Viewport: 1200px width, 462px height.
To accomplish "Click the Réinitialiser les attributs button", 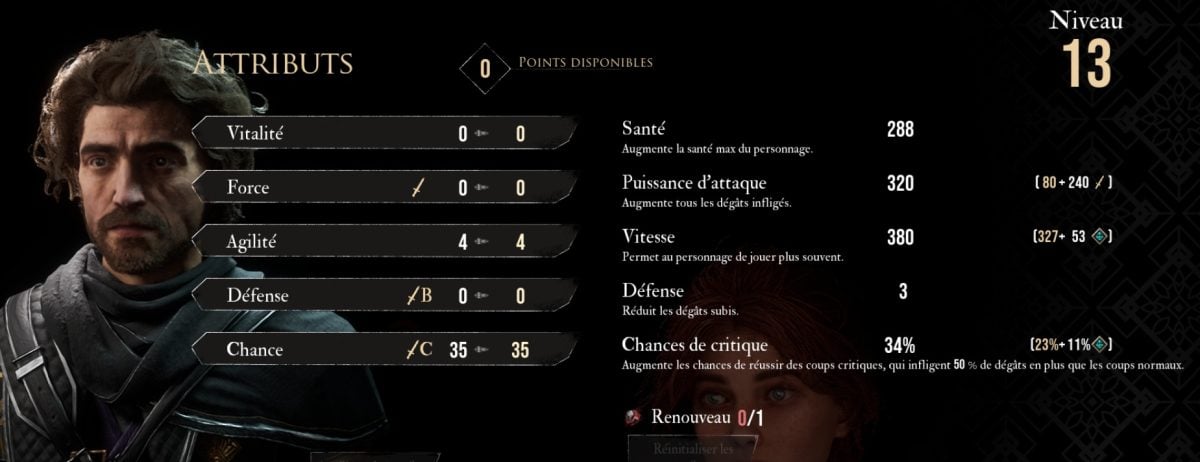I will [x=692, y=448].
